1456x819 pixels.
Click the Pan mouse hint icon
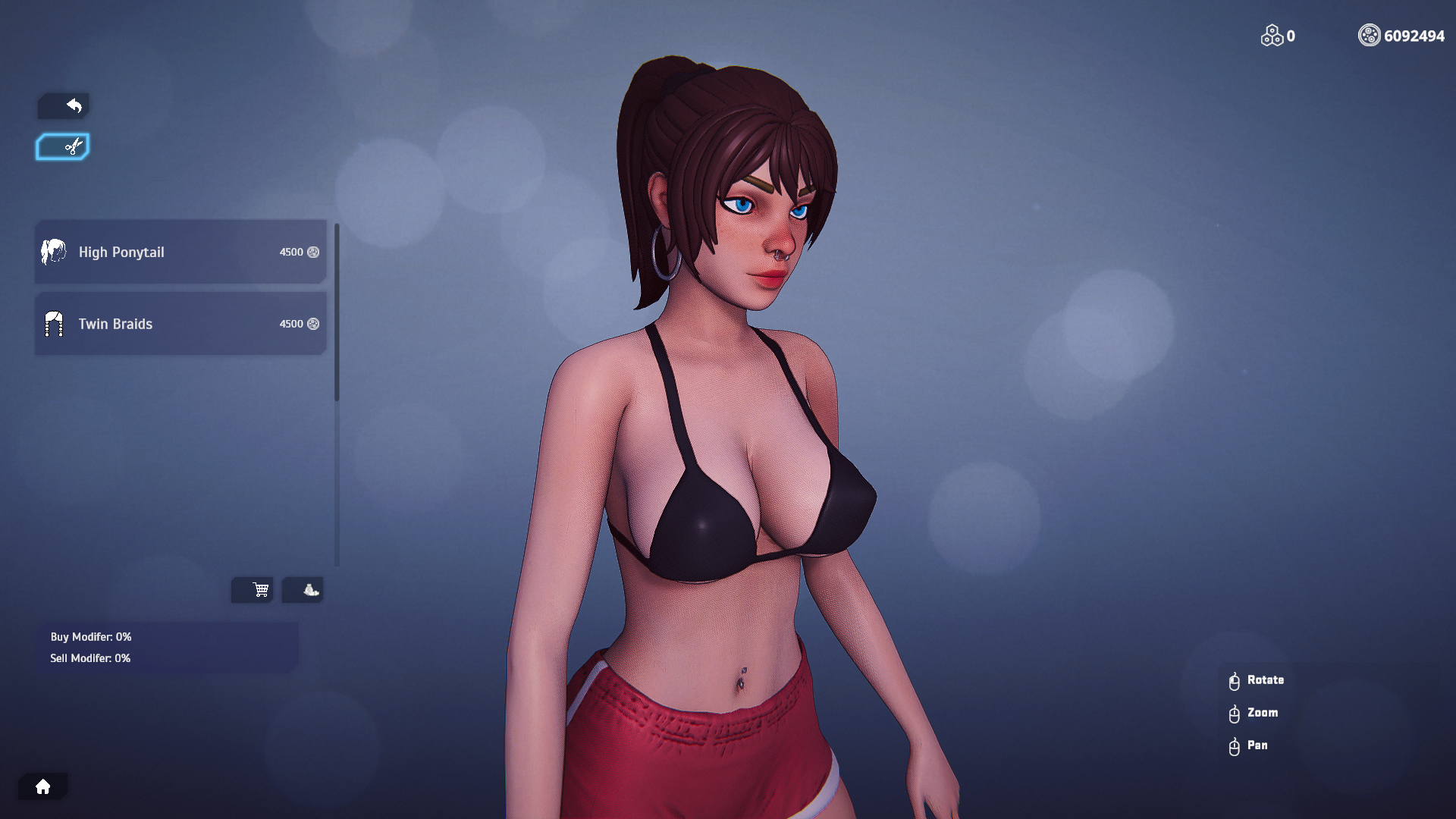click(x=1234, y=745)
